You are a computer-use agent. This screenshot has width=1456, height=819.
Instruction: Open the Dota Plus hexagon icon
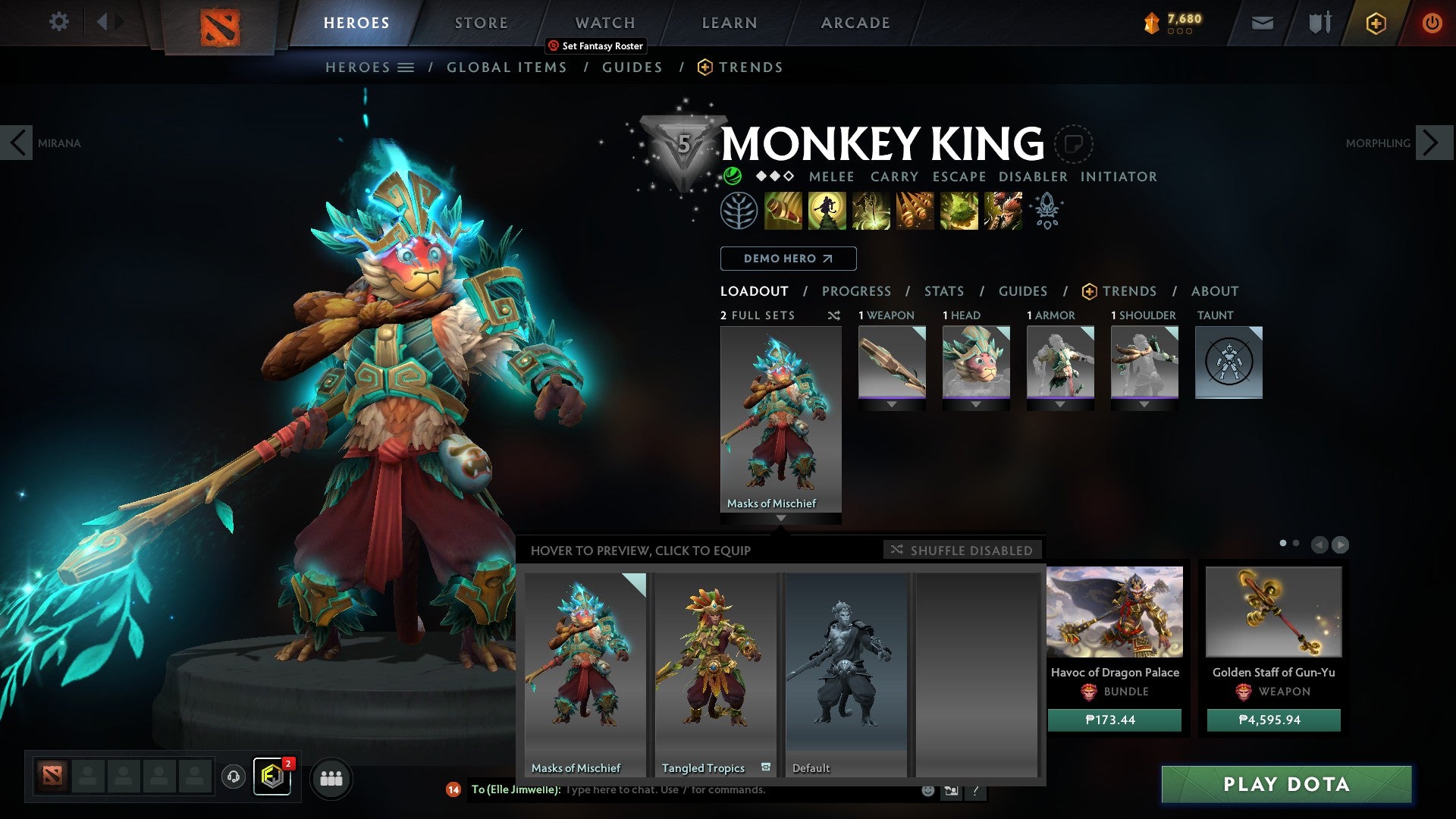coord(1376,23)
